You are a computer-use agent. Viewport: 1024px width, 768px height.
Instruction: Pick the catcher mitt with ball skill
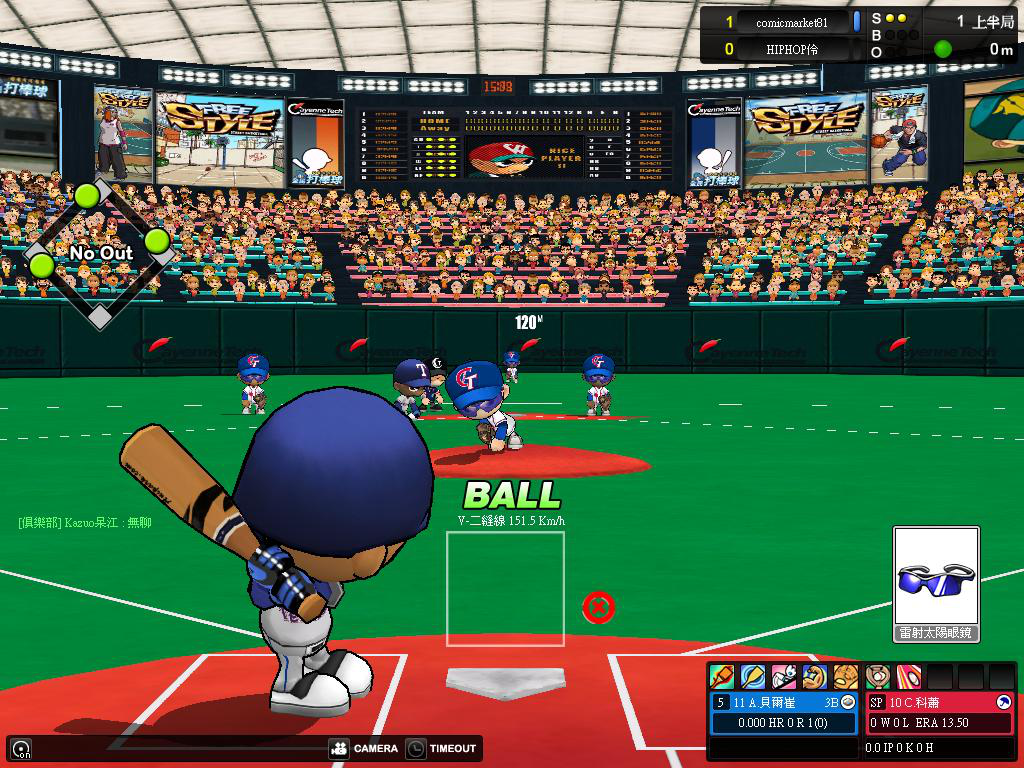pyautogui.click(x=878, y=677)
